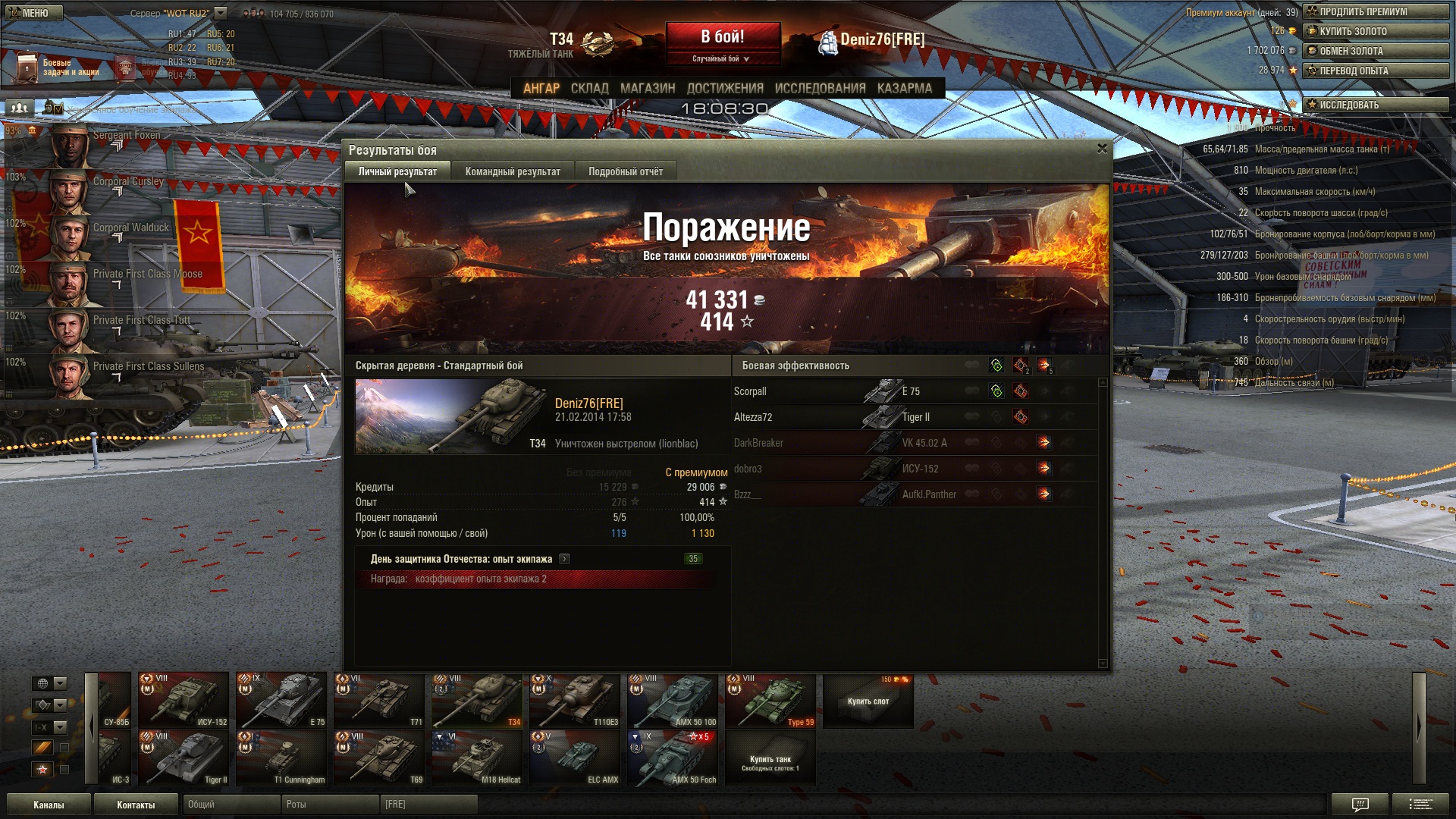This screenshot has width=1456, height=819.
Task: Open Обмен золота exchange
Action: pyautogui.click(x=1375, y=51)
